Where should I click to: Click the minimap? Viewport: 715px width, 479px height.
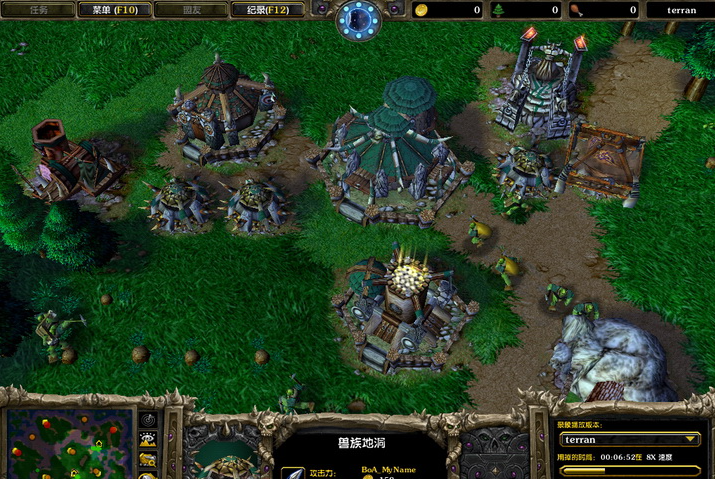coord(70,442)
